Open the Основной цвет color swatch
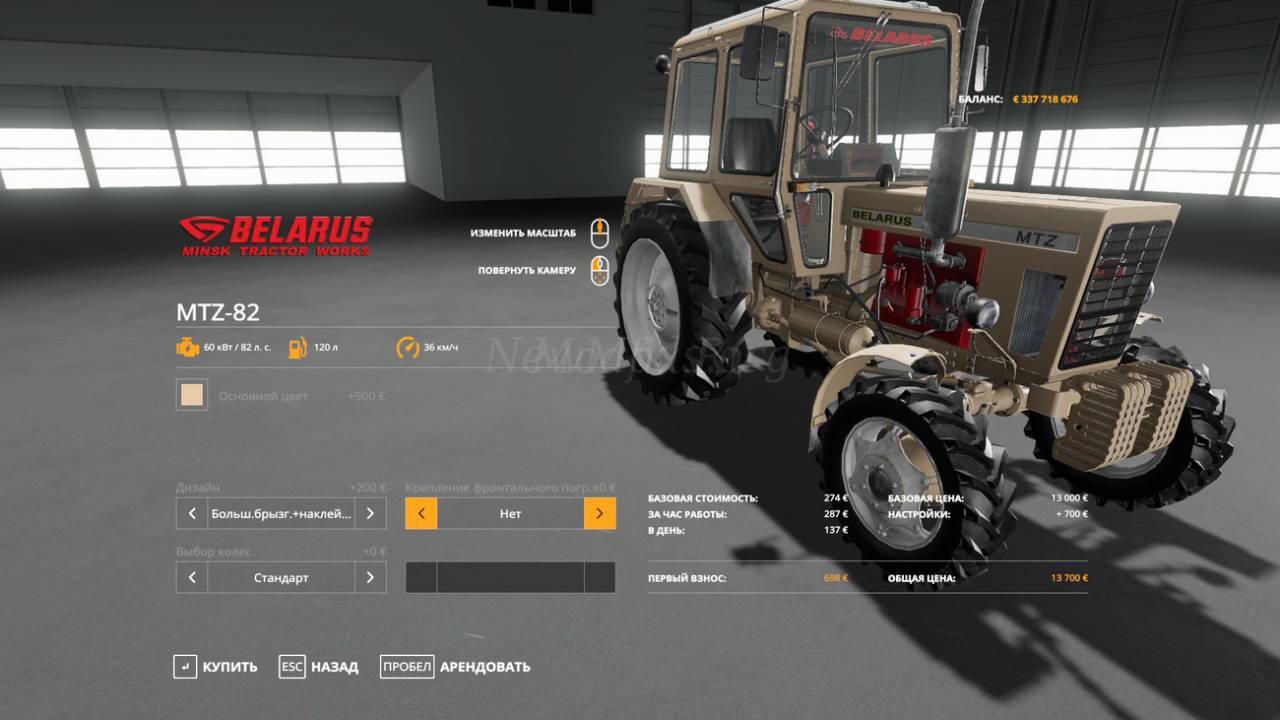 tap(192, 395)
